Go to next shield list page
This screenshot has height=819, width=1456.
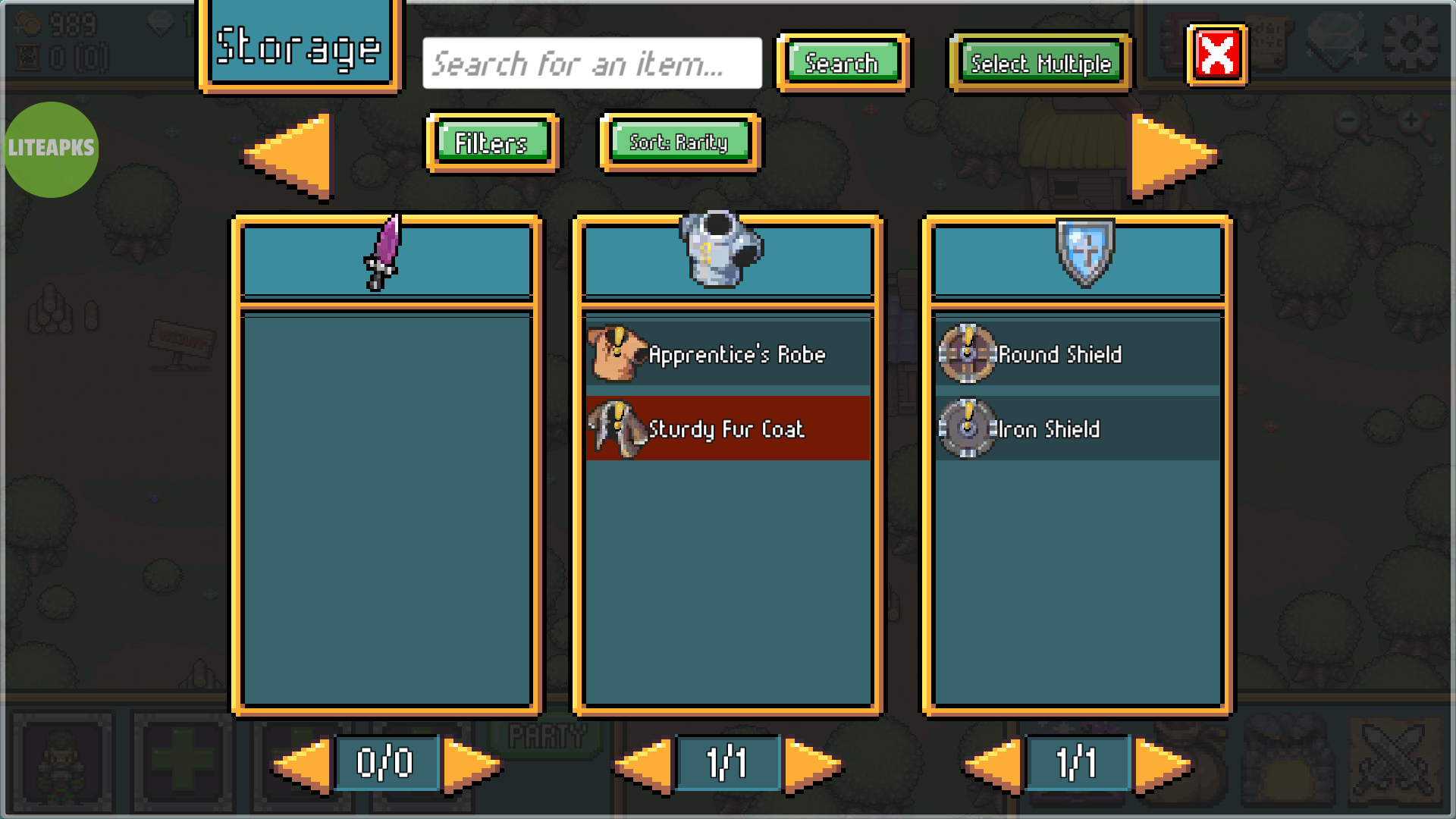click(x=1162, y=764)
